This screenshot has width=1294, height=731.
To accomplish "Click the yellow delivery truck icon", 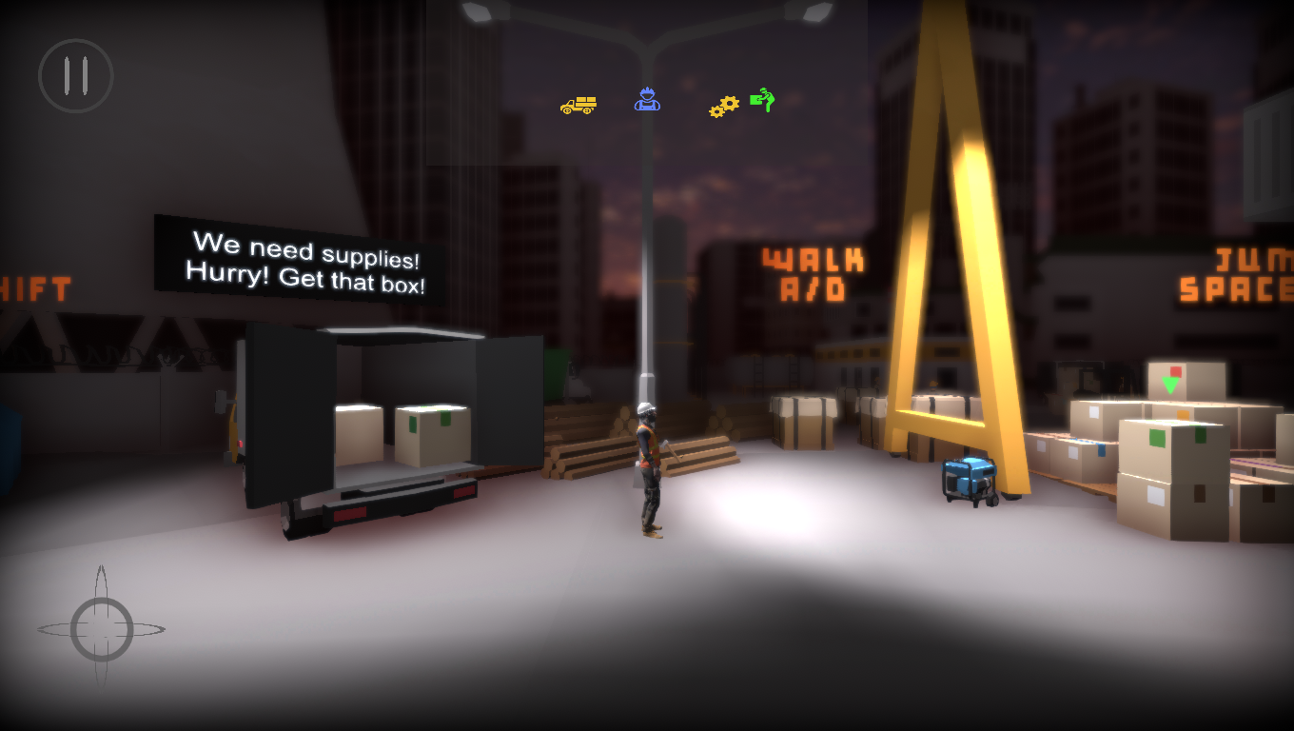I will pyautogui.click(x=578, y=103).
